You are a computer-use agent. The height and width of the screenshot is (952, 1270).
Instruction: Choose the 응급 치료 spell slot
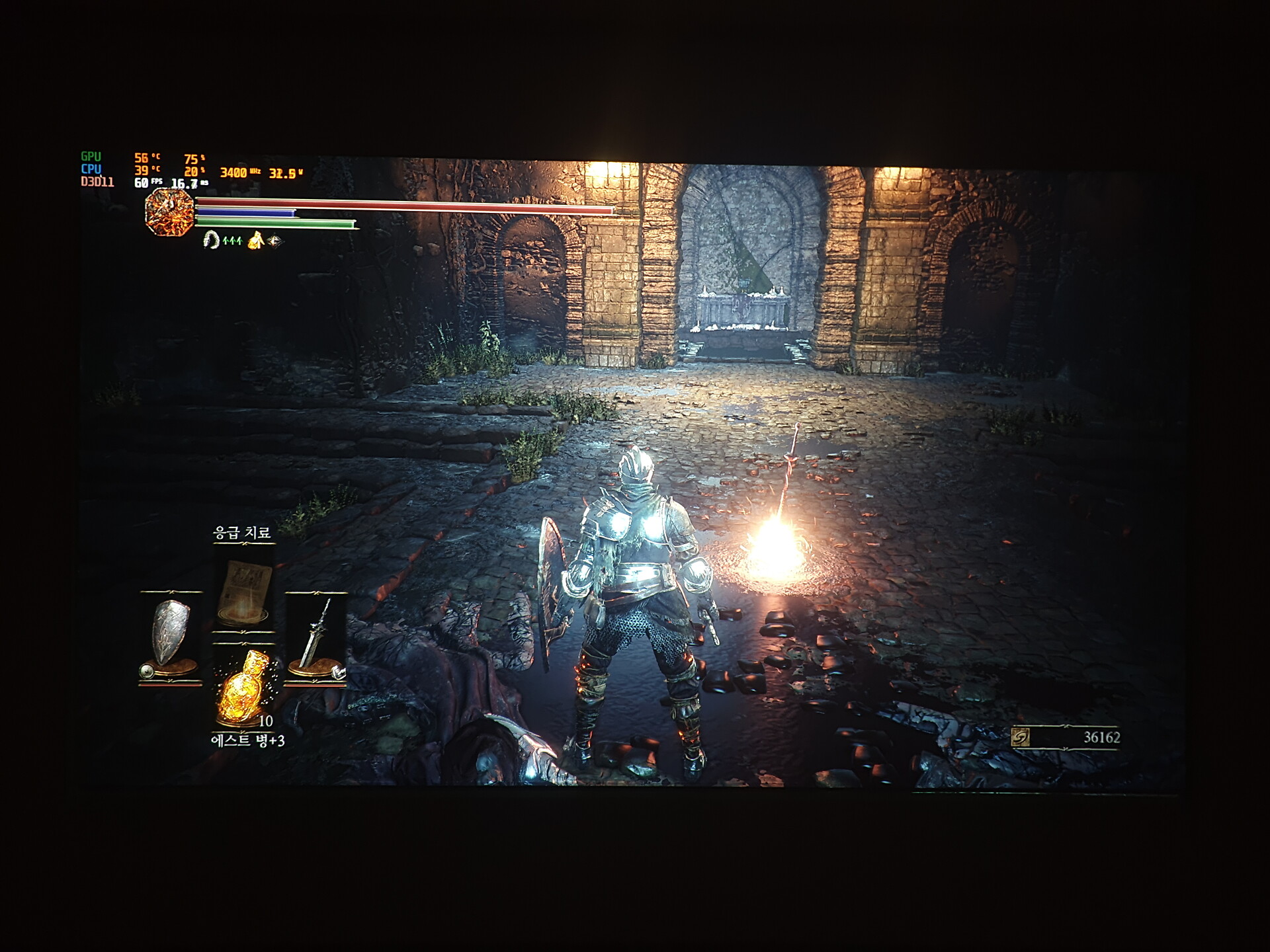tap(244, 592)
